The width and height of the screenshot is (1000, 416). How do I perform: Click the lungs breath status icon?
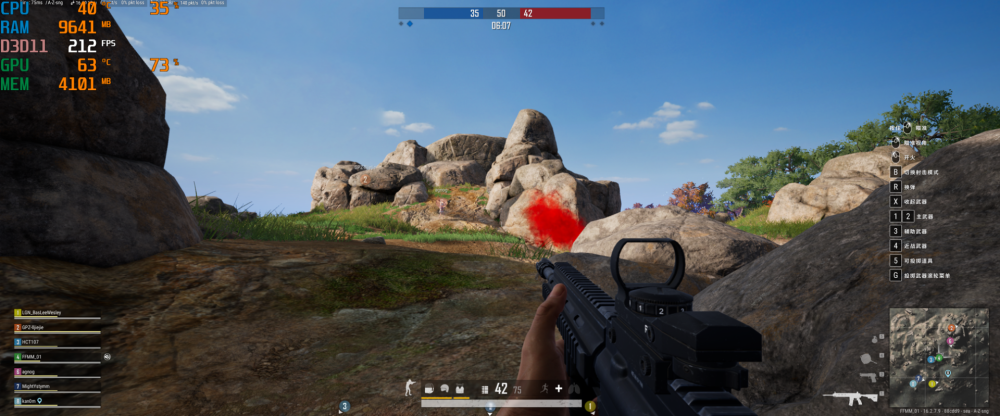[574, 388]
